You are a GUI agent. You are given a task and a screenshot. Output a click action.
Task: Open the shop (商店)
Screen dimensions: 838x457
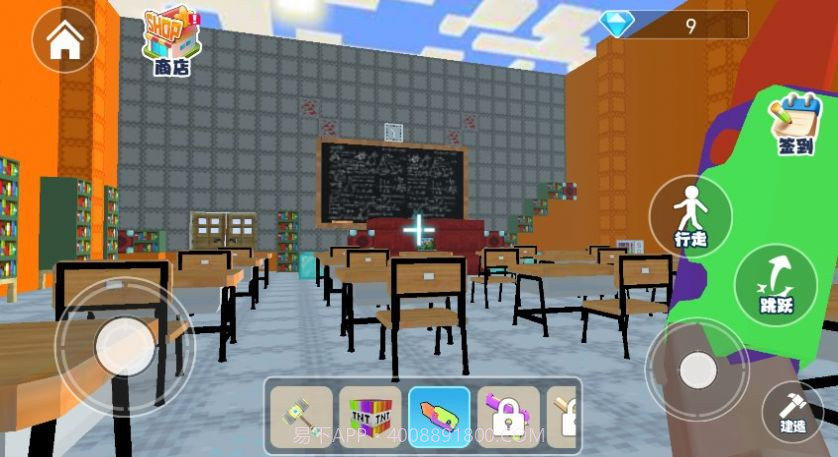point(171,43)
